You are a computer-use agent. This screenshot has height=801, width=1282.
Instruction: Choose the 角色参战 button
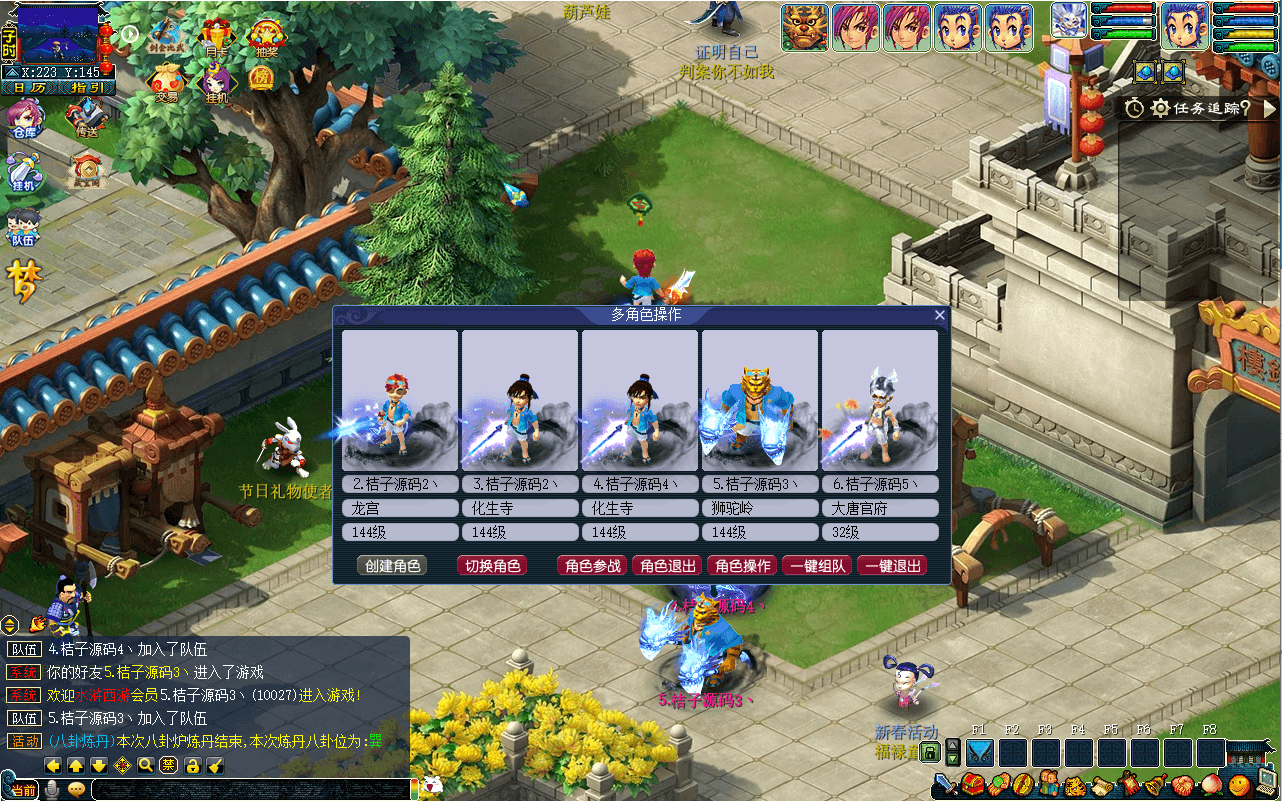593,566
